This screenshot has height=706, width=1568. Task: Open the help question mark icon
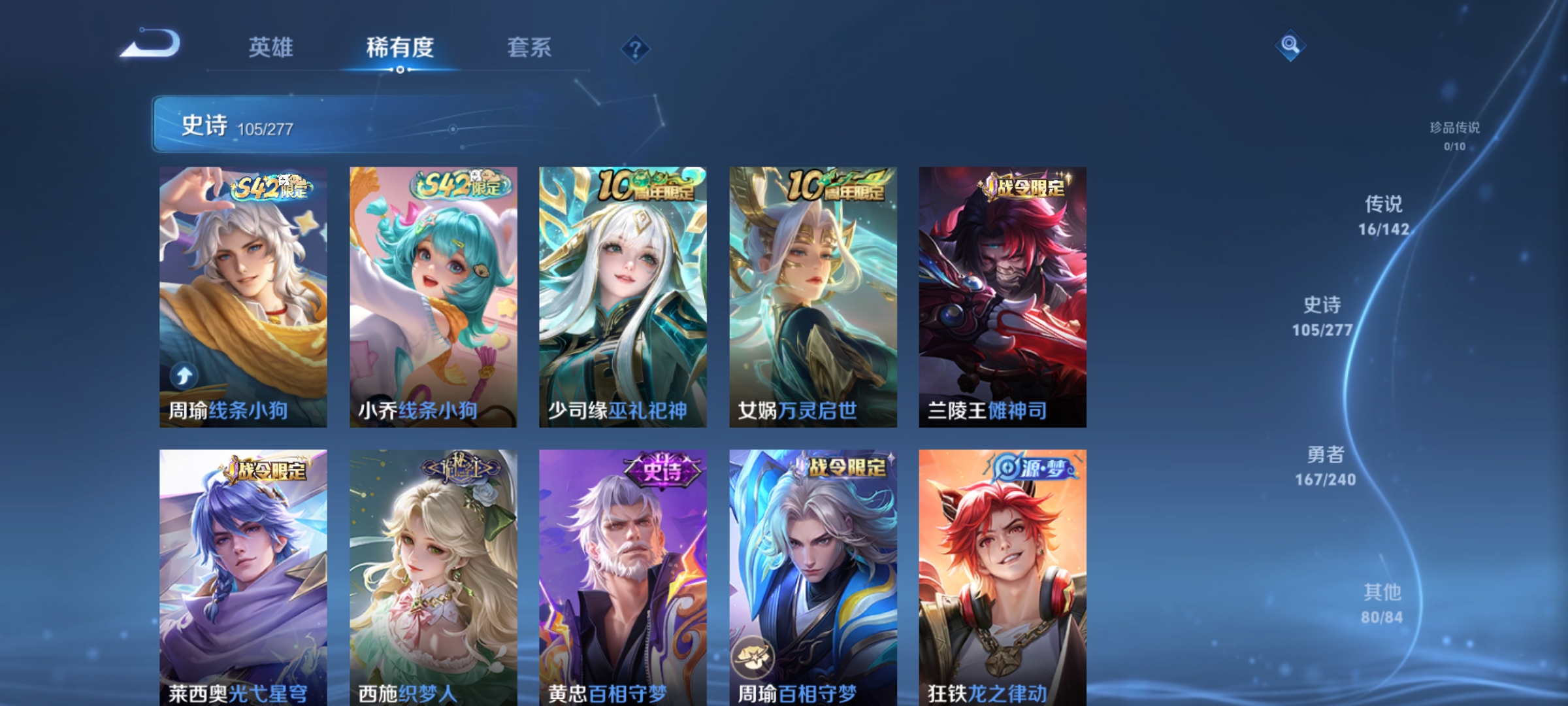click(x=636, y=48)
